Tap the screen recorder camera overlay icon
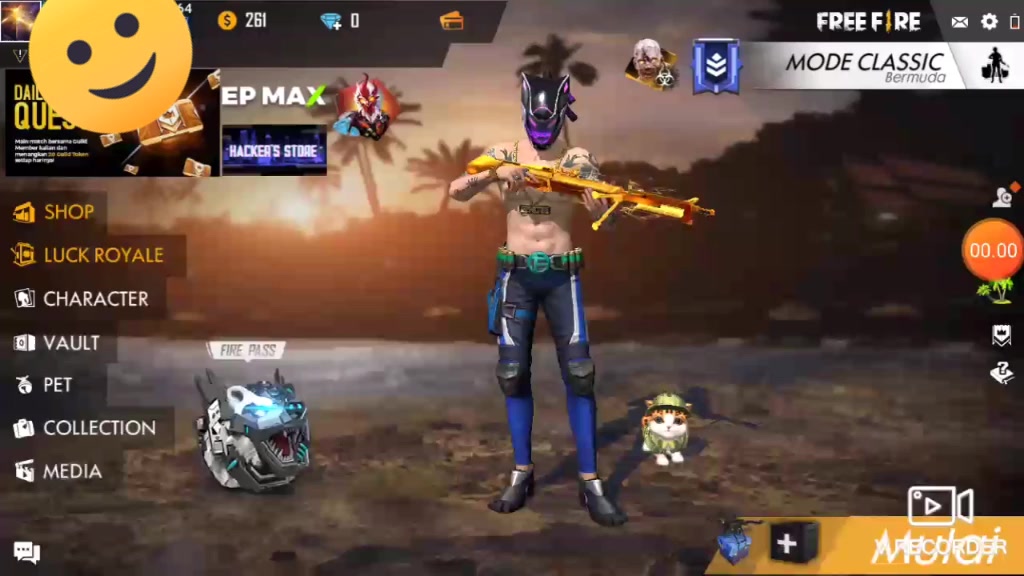 [940, 506]
